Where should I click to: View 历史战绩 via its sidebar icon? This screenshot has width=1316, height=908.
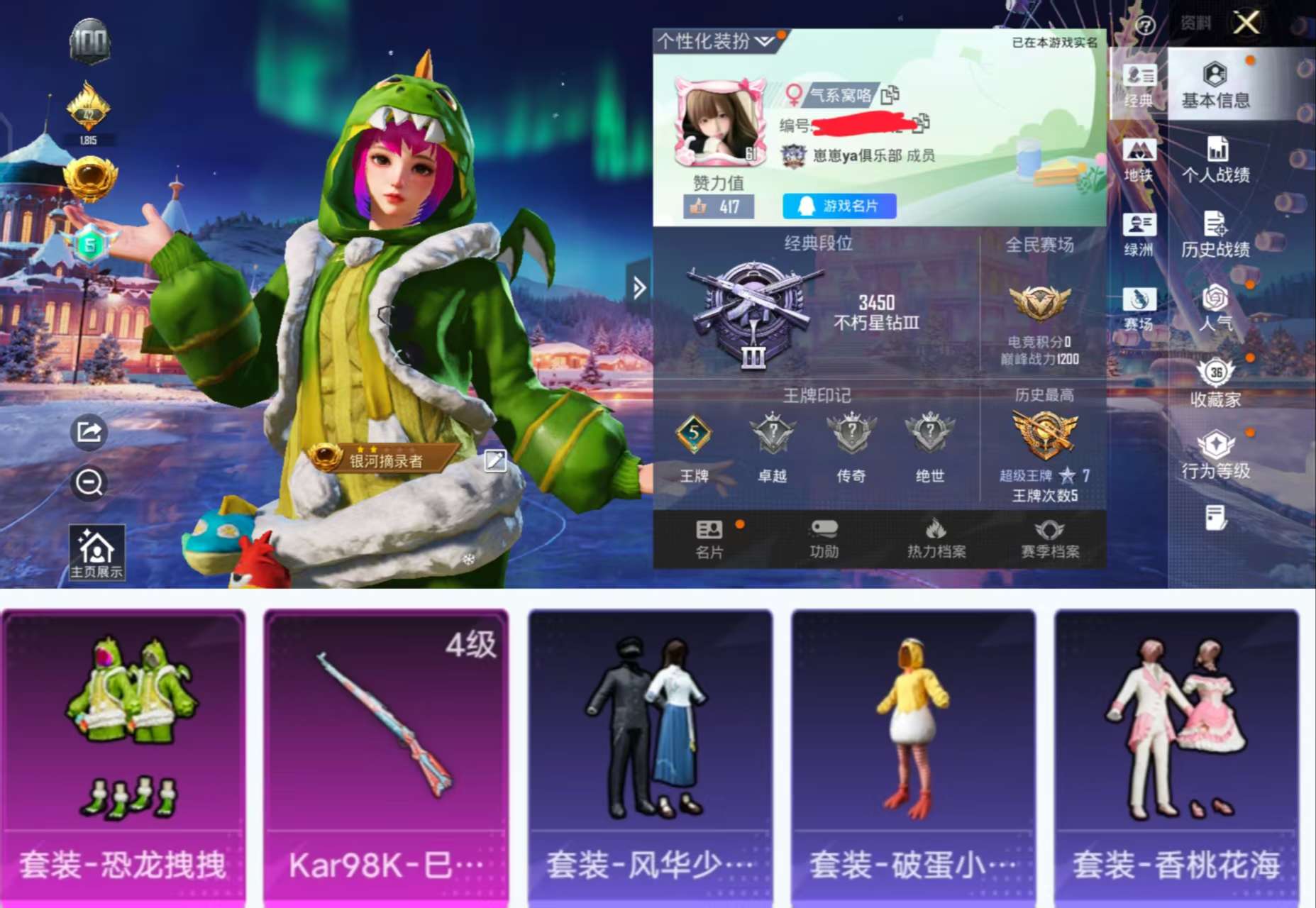click(x=1217, y=234)
